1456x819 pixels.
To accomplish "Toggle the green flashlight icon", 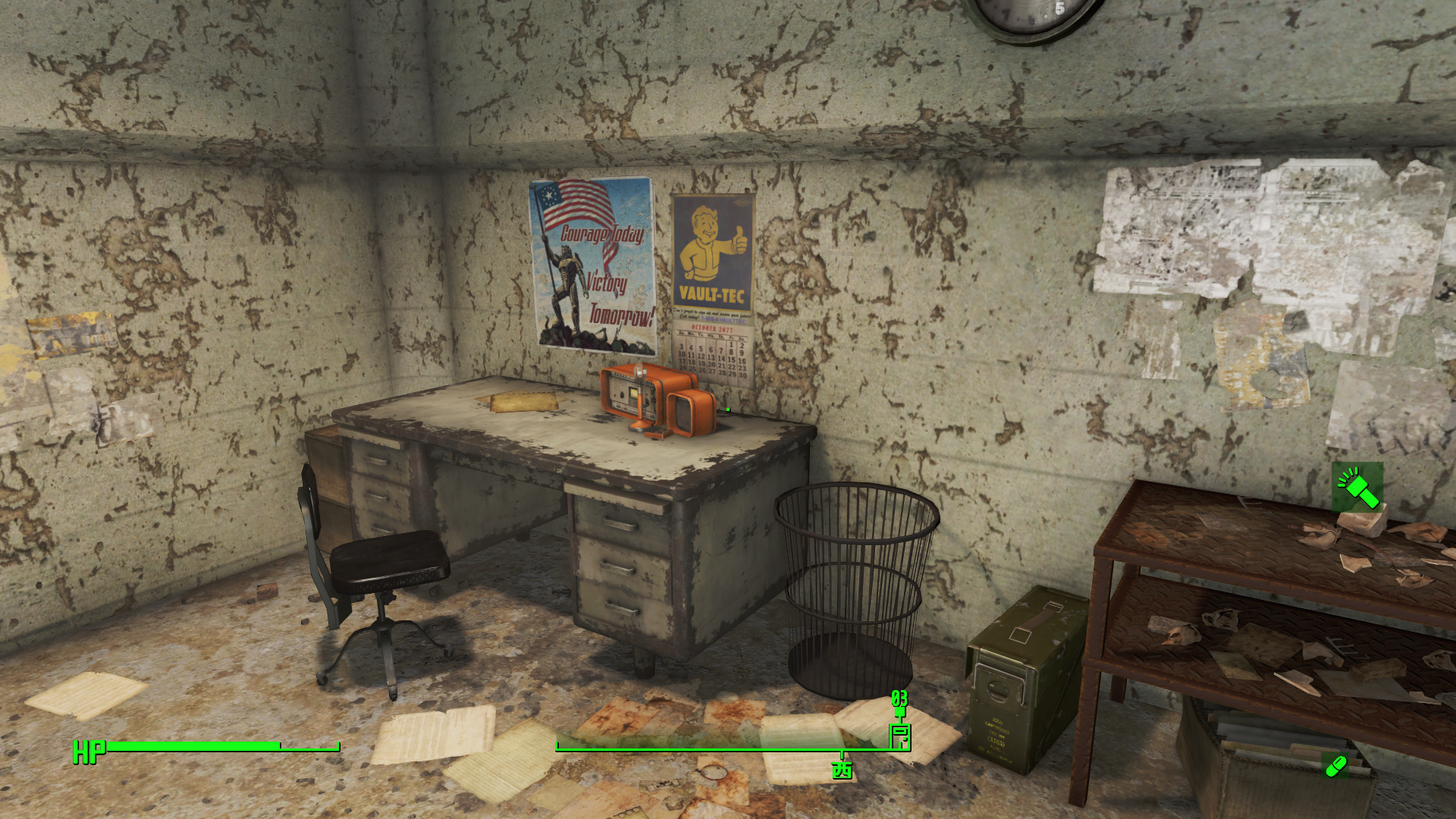I will coord(1357,488).
